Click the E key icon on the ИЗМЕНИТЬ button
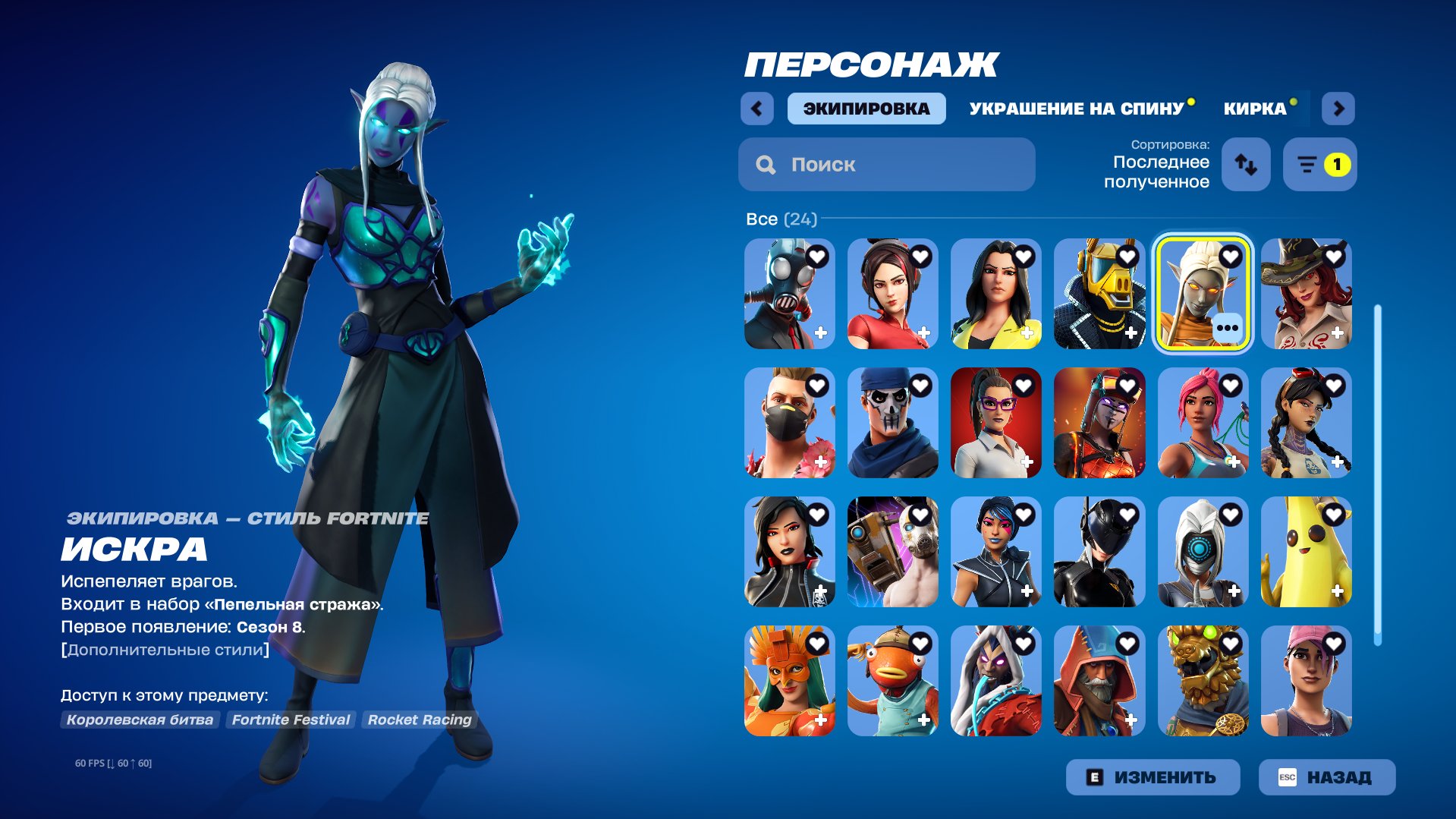Viewport: 1456px width, 819px height. (x=1095, y=776)
